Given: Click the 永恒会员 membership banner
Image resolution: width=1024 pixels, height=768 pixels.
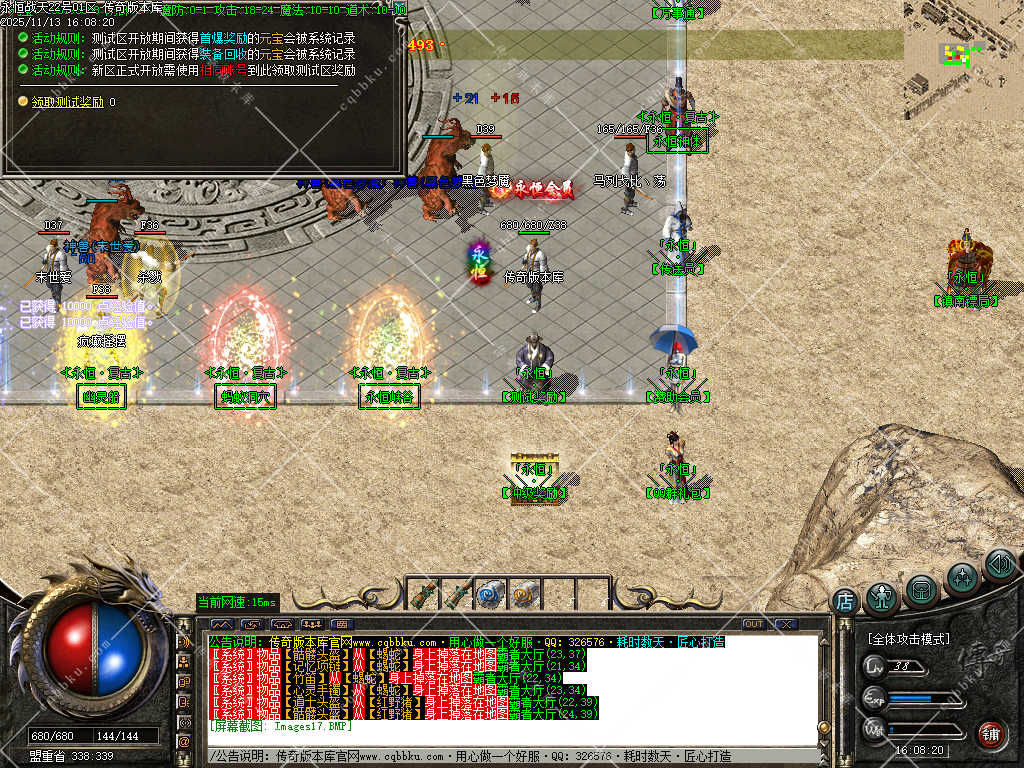Looking at the screenshot, I should [540, 186].
